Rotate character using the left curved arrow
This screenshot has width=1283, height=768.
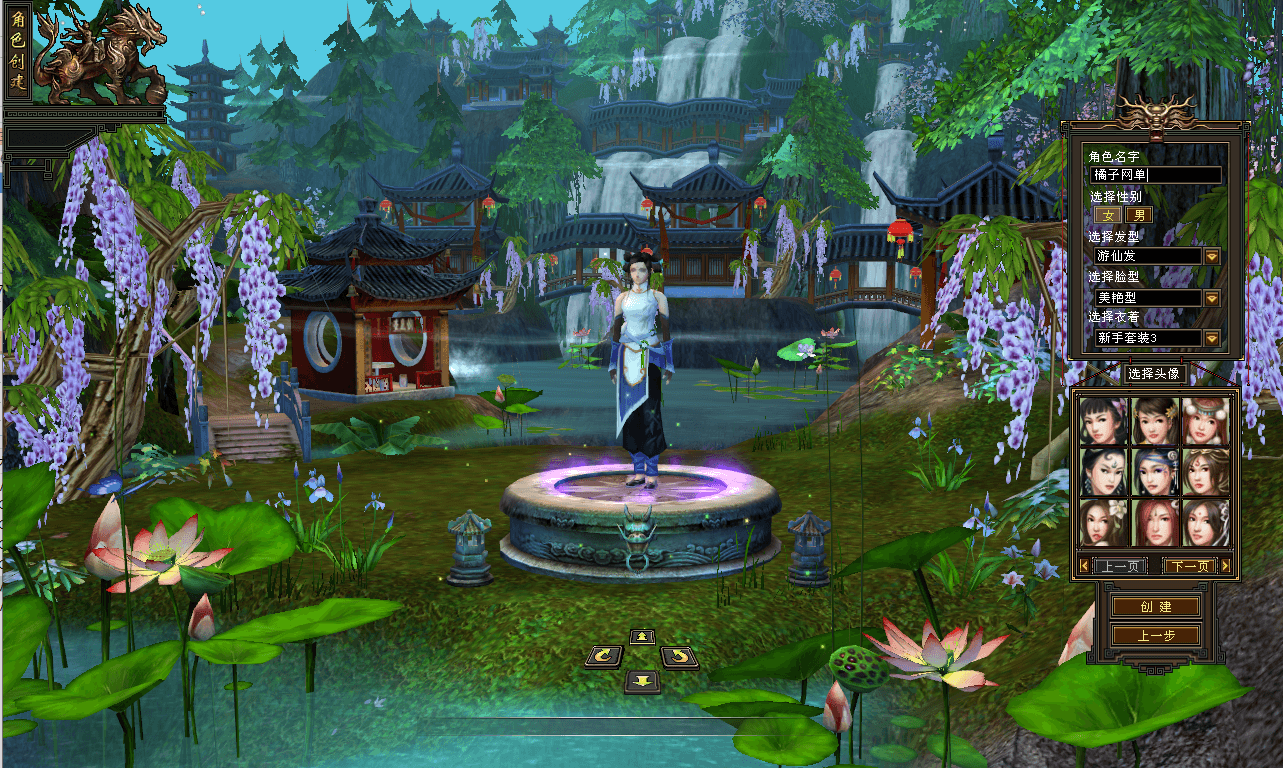coord(603,657)
